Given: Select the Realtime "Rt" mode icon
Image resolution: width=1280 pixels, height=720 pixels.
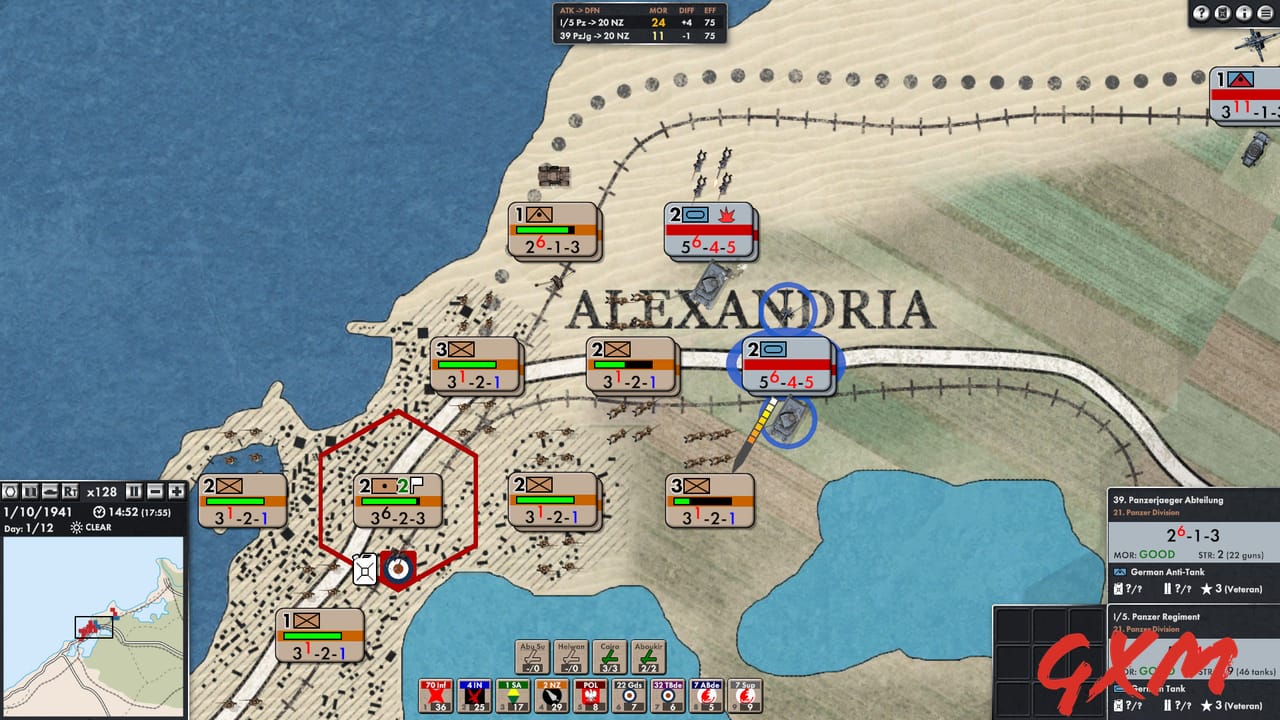Looking at the screenshot, I should pyautogui.click(x=70, y=492).
